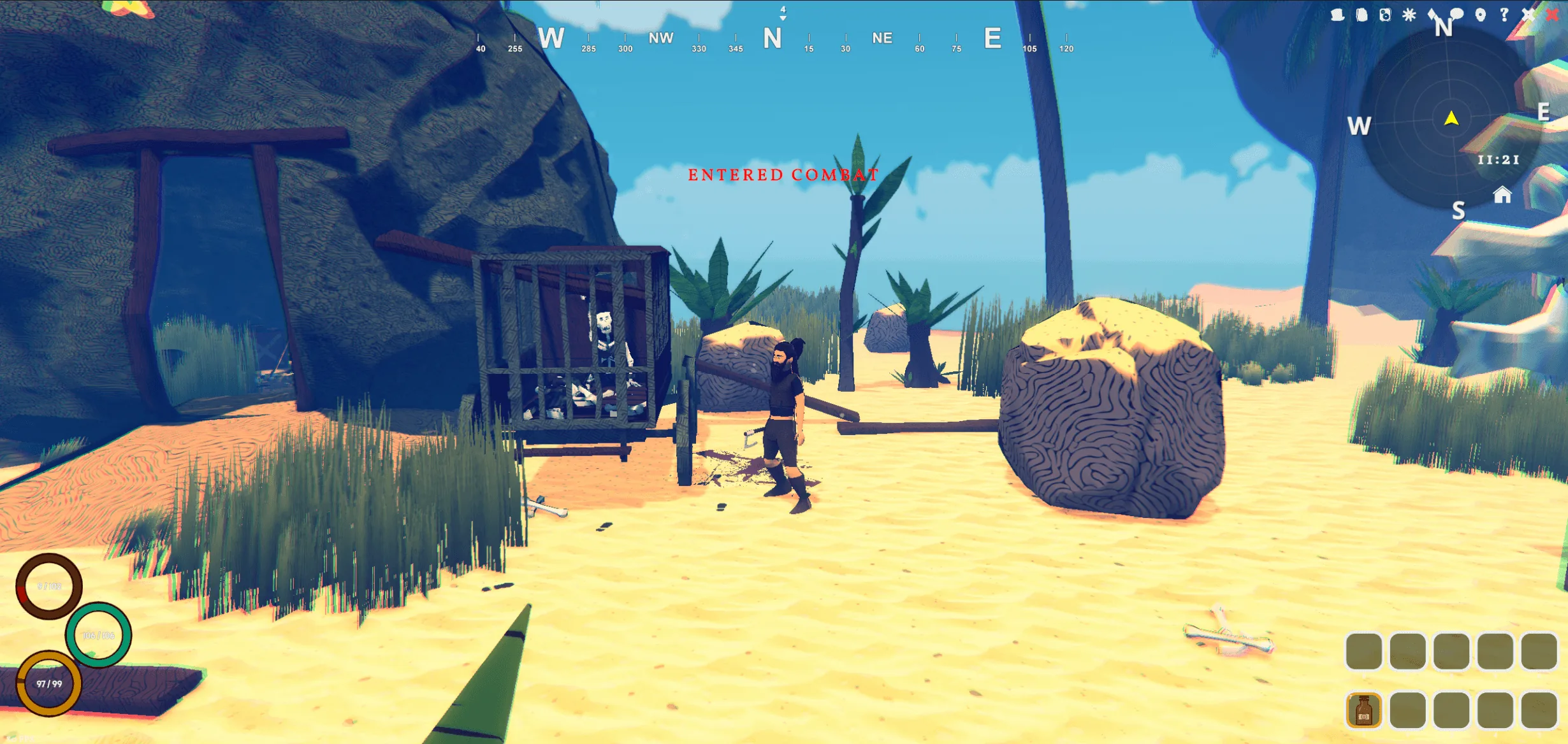
Task: Click the backpack icon in the top bar
Action: pyautogui.click(x=1361, y=15)
